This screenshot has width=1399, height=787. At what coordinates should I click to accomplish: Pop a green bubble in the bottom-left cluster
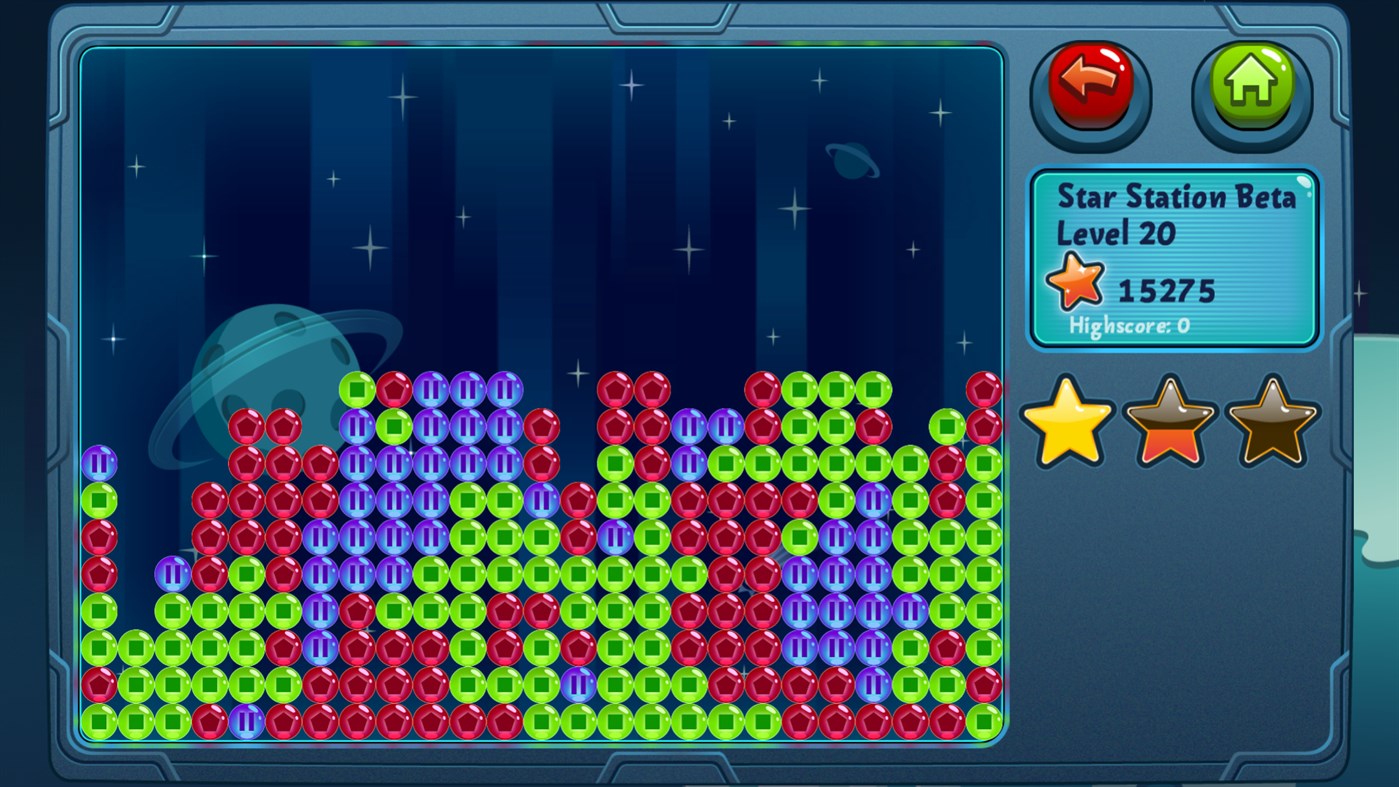point(136,685)
